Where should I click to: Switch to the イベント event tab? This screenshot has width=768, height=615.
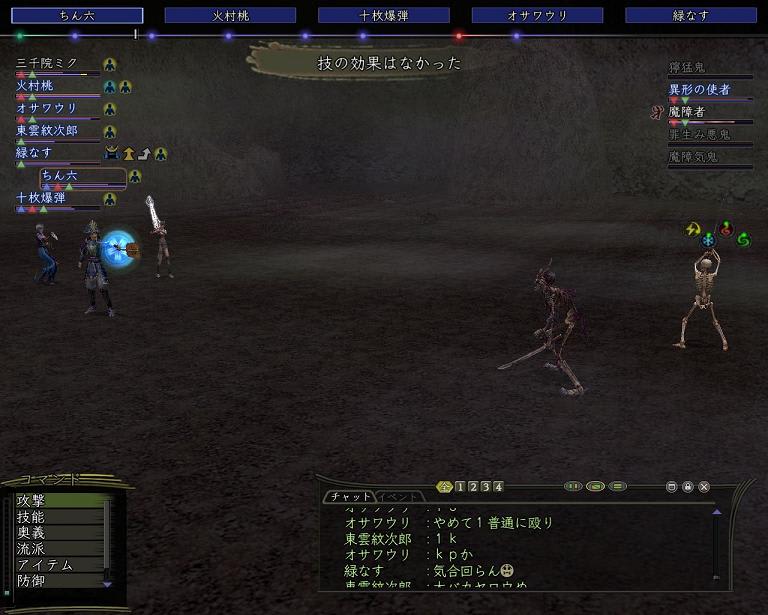click(399, 497)
